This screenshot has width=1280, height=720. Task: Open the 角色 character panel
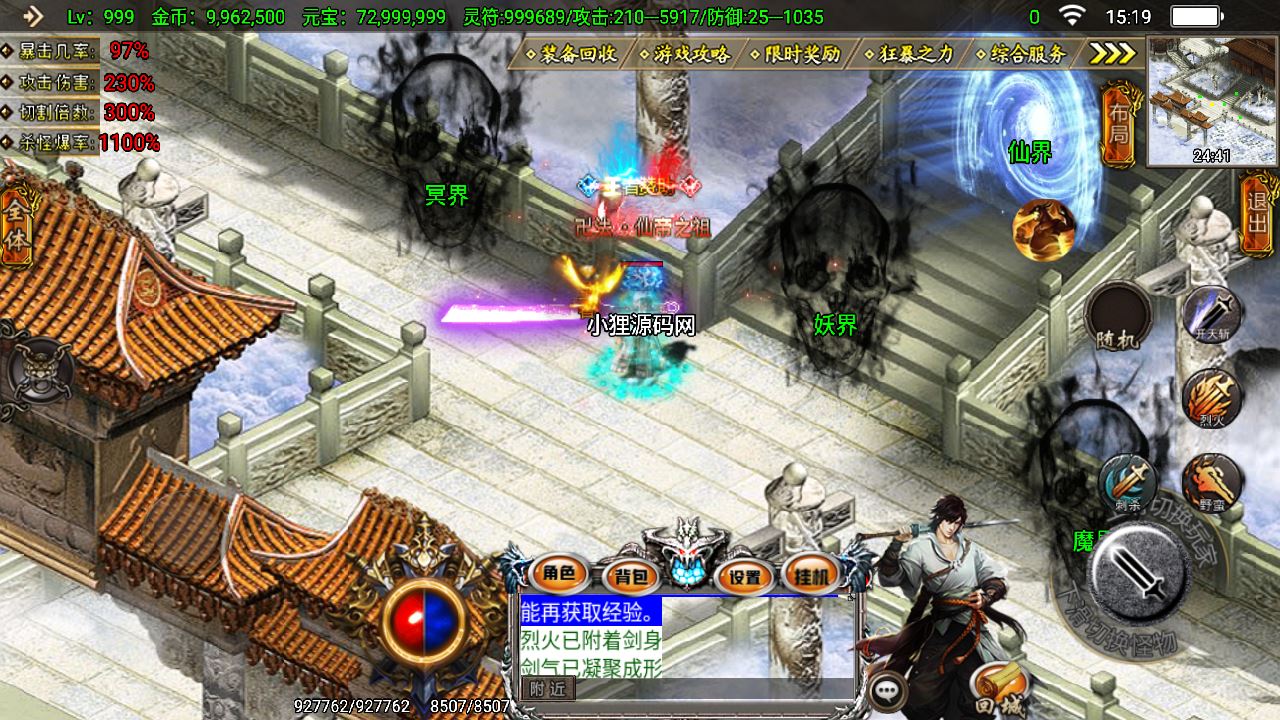pyautogui.click(x=559, y=574)
